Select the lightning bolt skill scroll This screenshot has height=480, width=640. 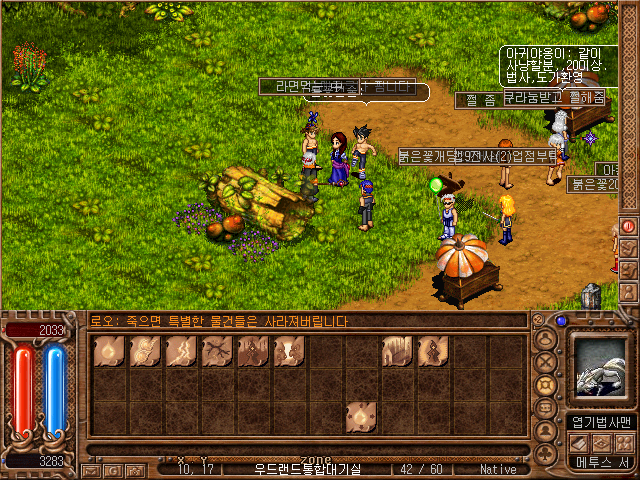click(x=181, y=351)
